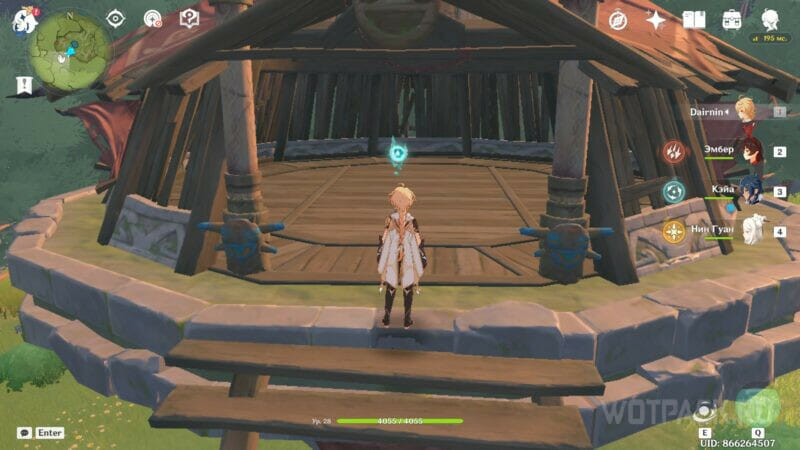Trigger the green elemental burst button
800x450 pixels.
[x=757, y=408]
